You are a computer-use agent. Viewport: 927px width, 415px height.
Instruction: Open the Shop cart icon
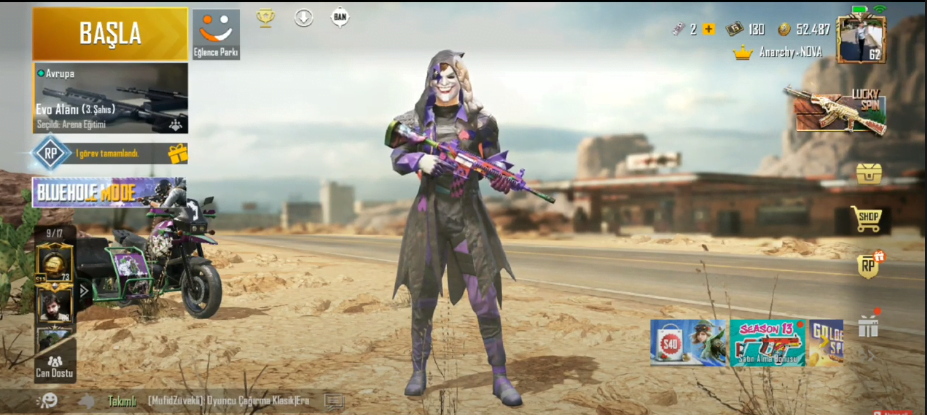coord(866,219)
